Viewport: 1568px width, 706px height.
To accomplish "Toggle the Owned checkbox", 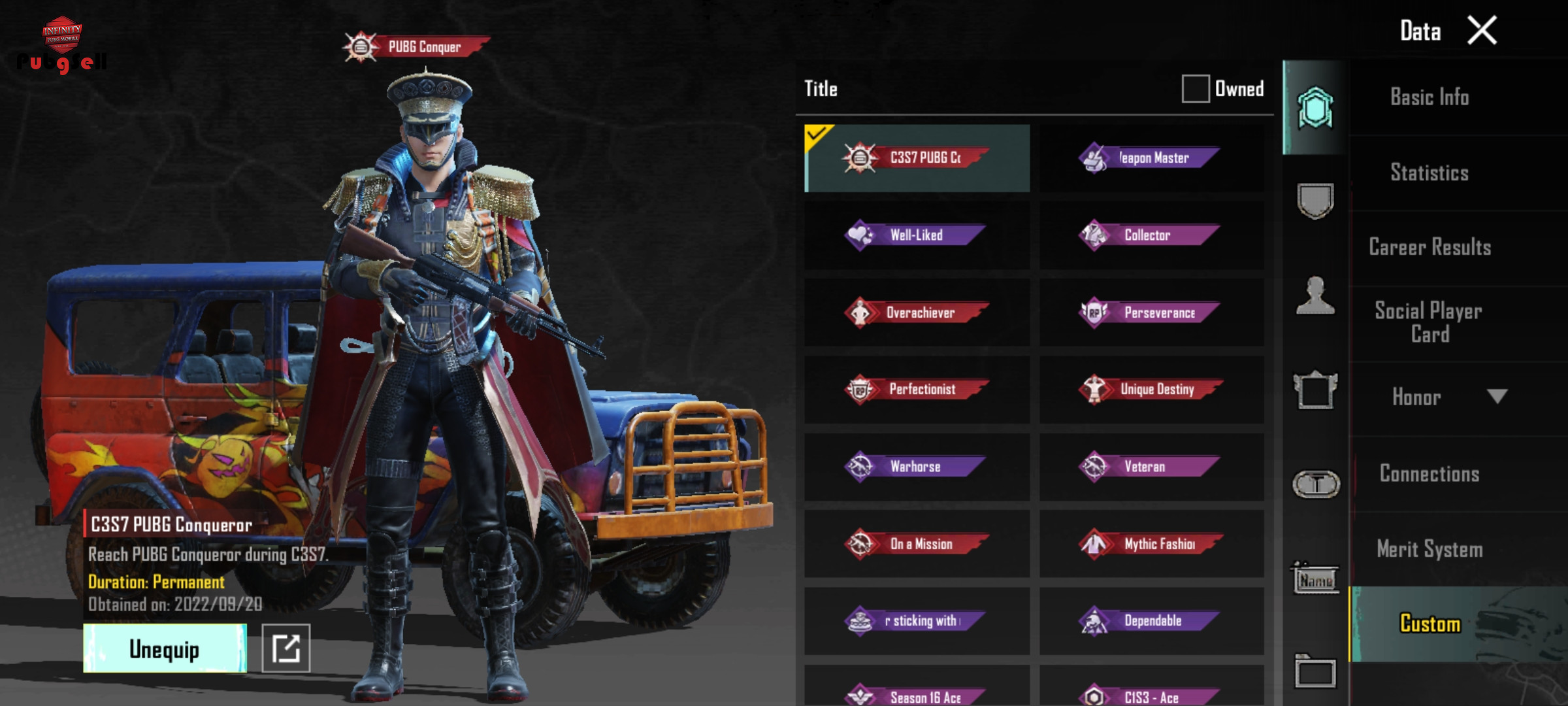I will coord(1195,88).
